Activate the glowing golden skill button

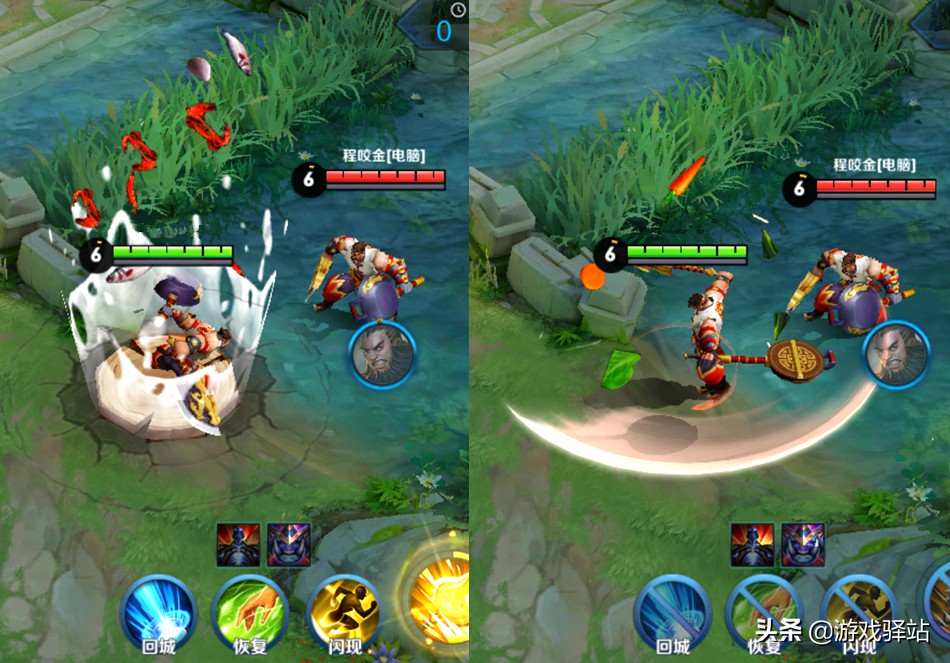point(440,600)
